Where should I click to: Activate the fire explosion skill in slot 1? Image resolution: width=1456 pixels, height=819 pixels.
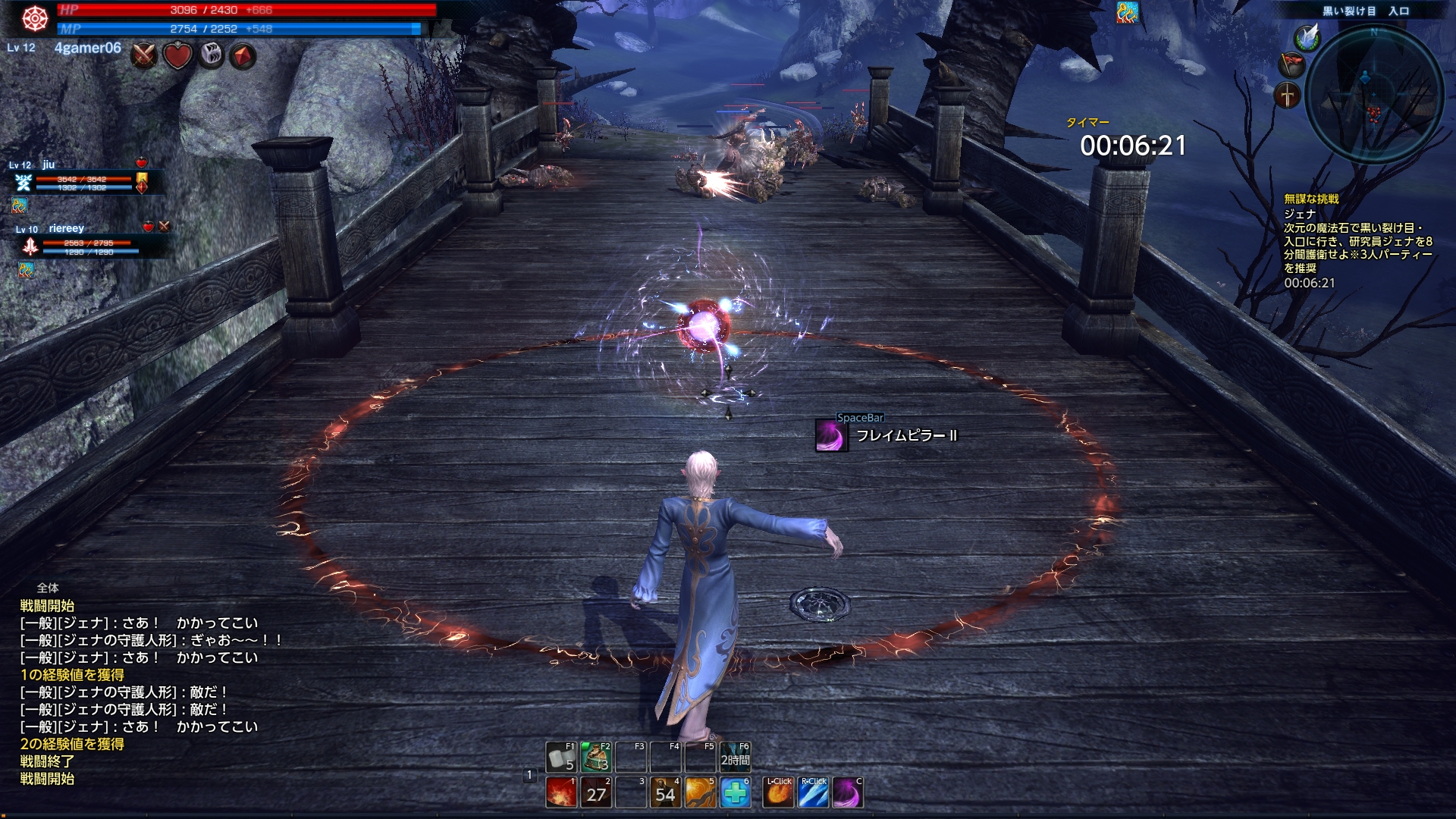coord(561,792)
